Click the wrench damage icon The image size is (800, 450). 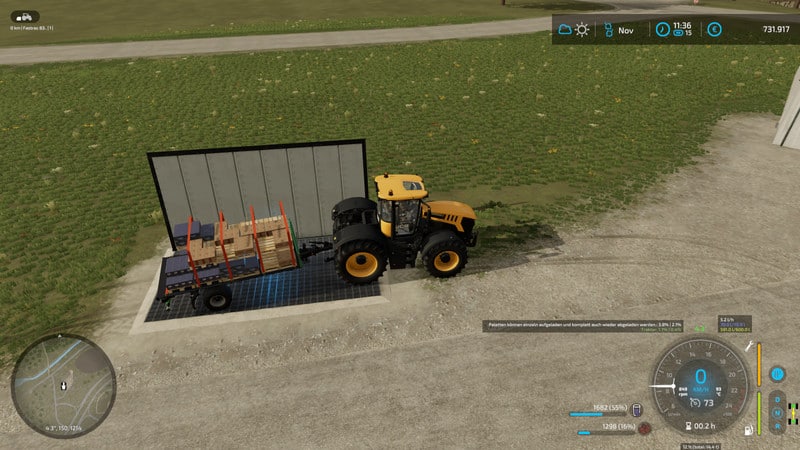(749, 345)
